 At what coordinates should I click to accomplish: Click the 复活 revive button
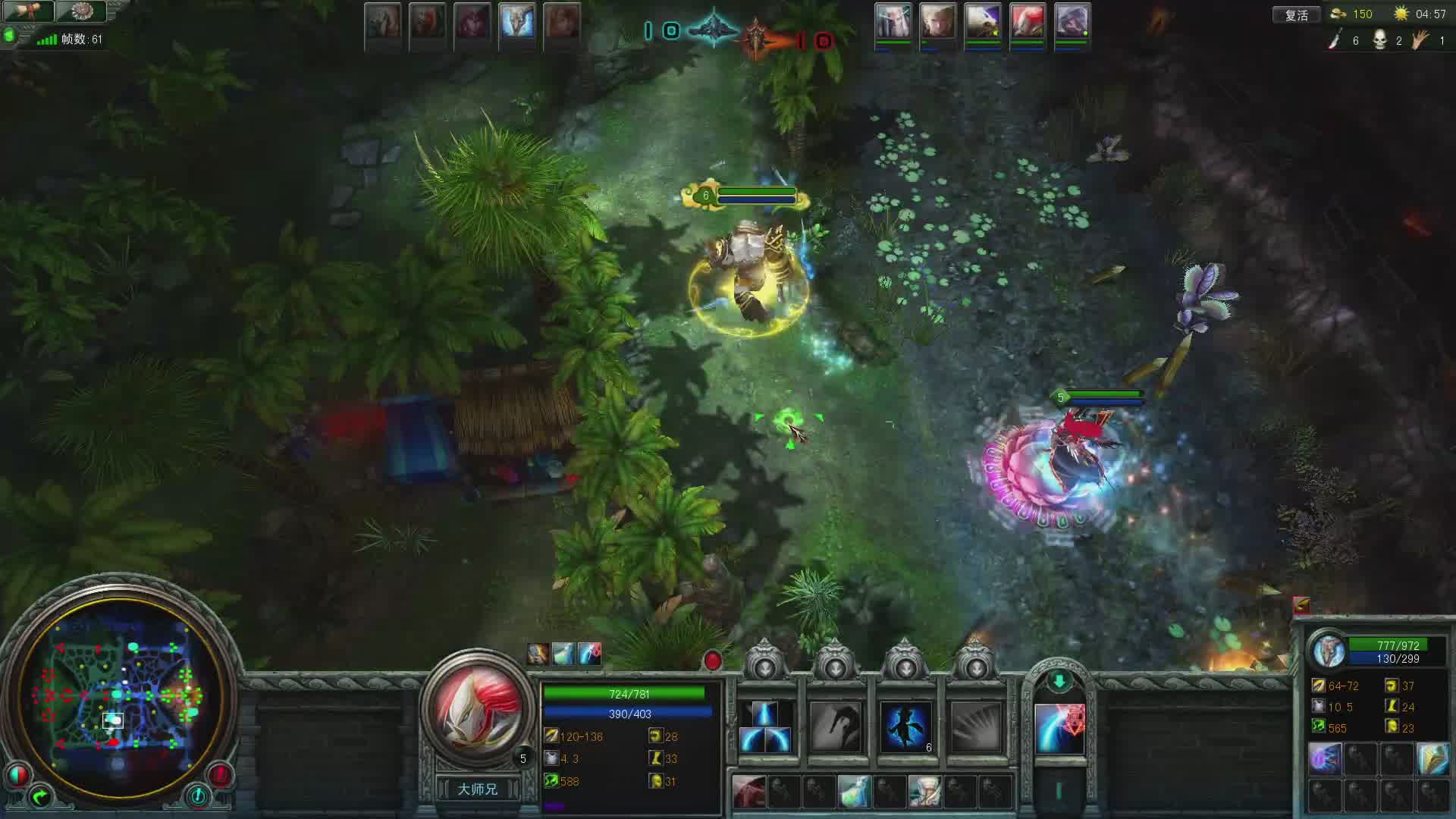click(x=1296, y=14)
